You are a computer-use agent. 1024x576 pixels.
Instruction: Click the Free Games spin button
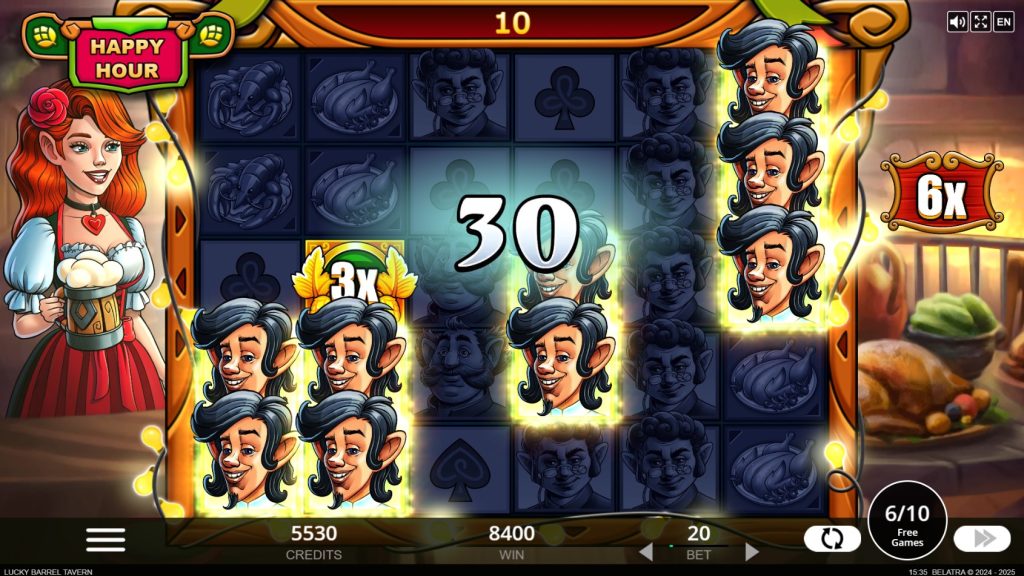[907, 528]
